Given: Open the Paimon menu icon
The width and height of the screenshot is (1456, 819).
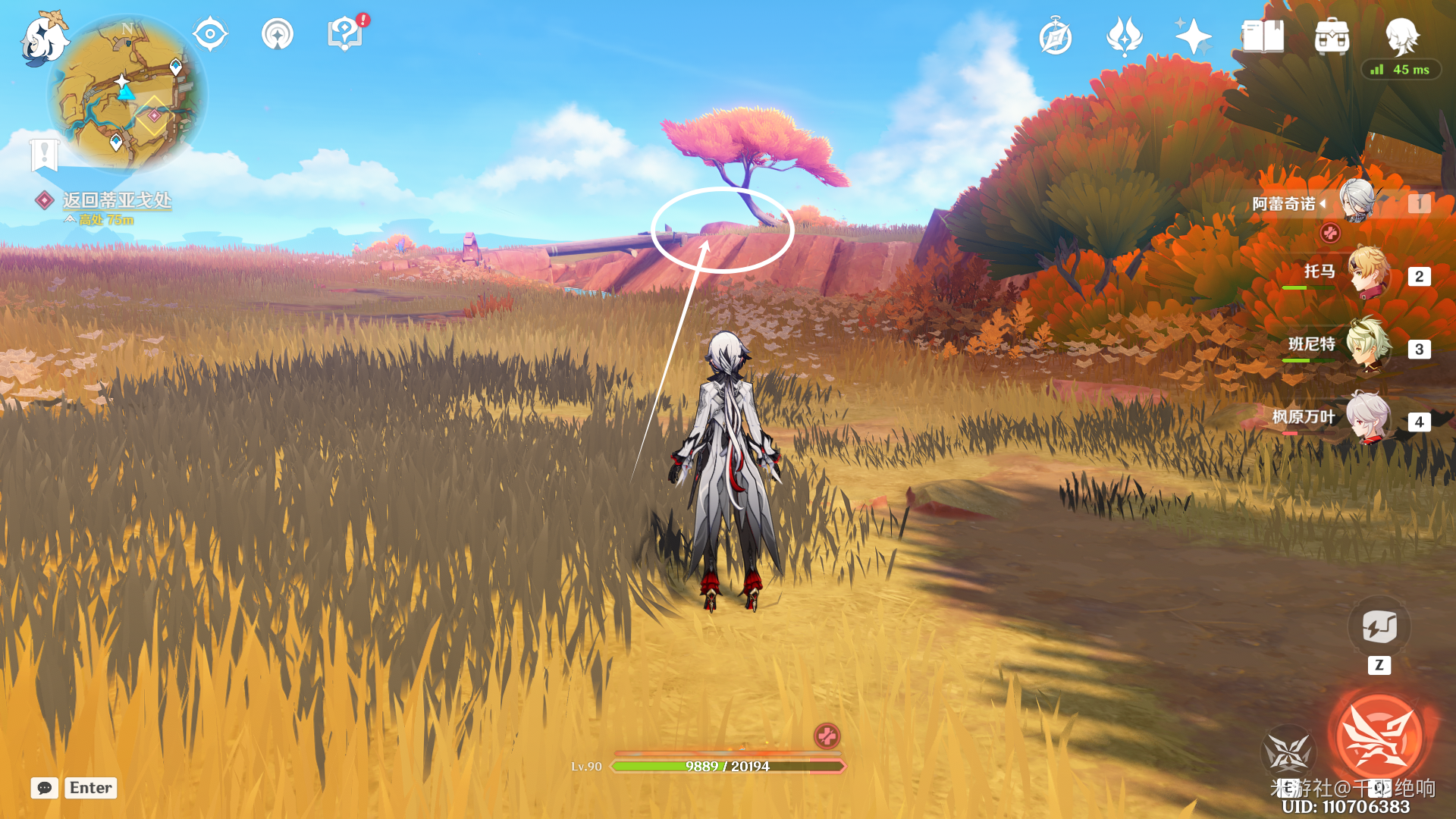Looking at the screenshot, I should coord(43,39).
